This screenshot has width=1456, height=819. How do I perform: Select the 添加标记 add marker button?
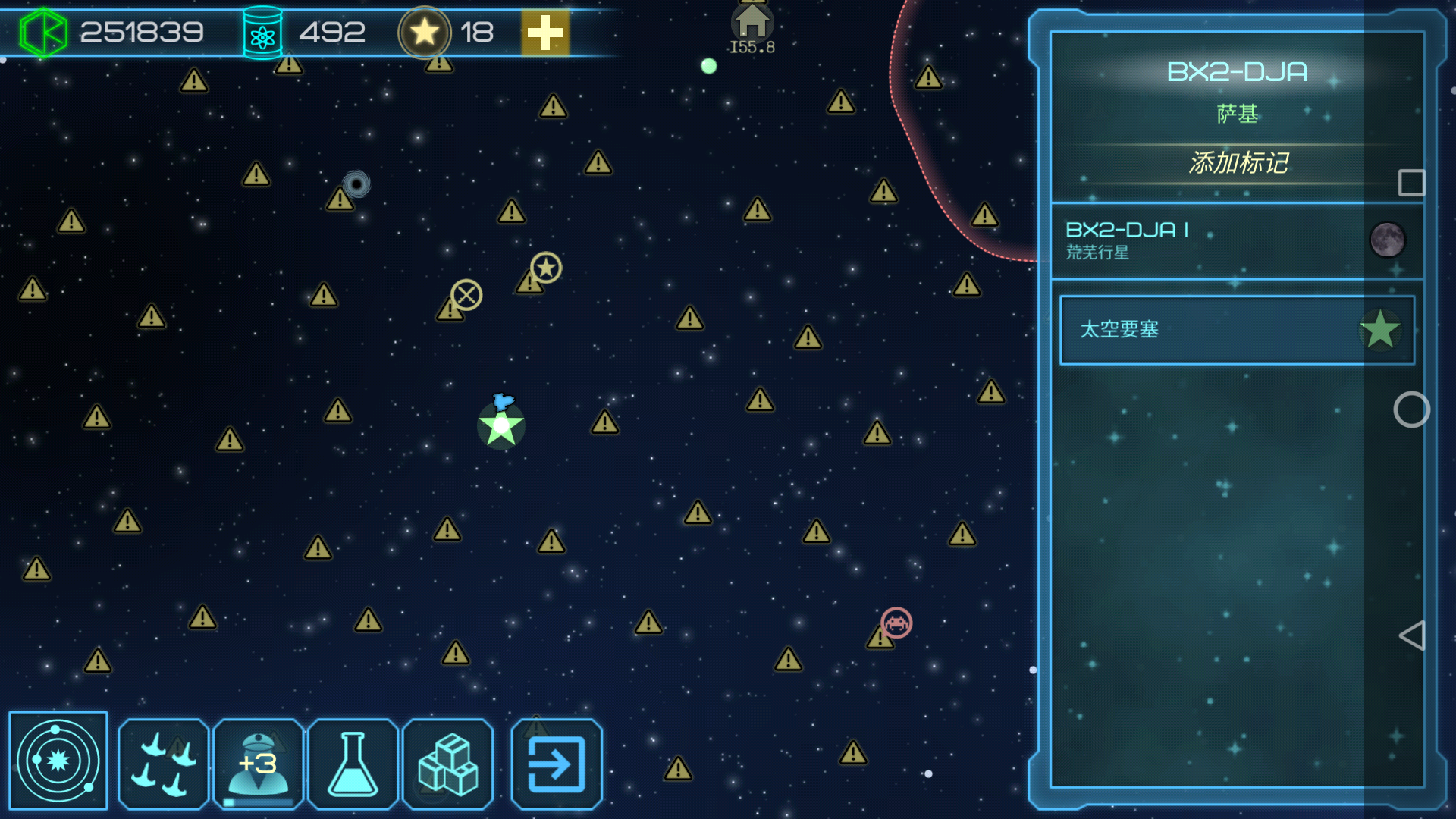coord(1238,163)
